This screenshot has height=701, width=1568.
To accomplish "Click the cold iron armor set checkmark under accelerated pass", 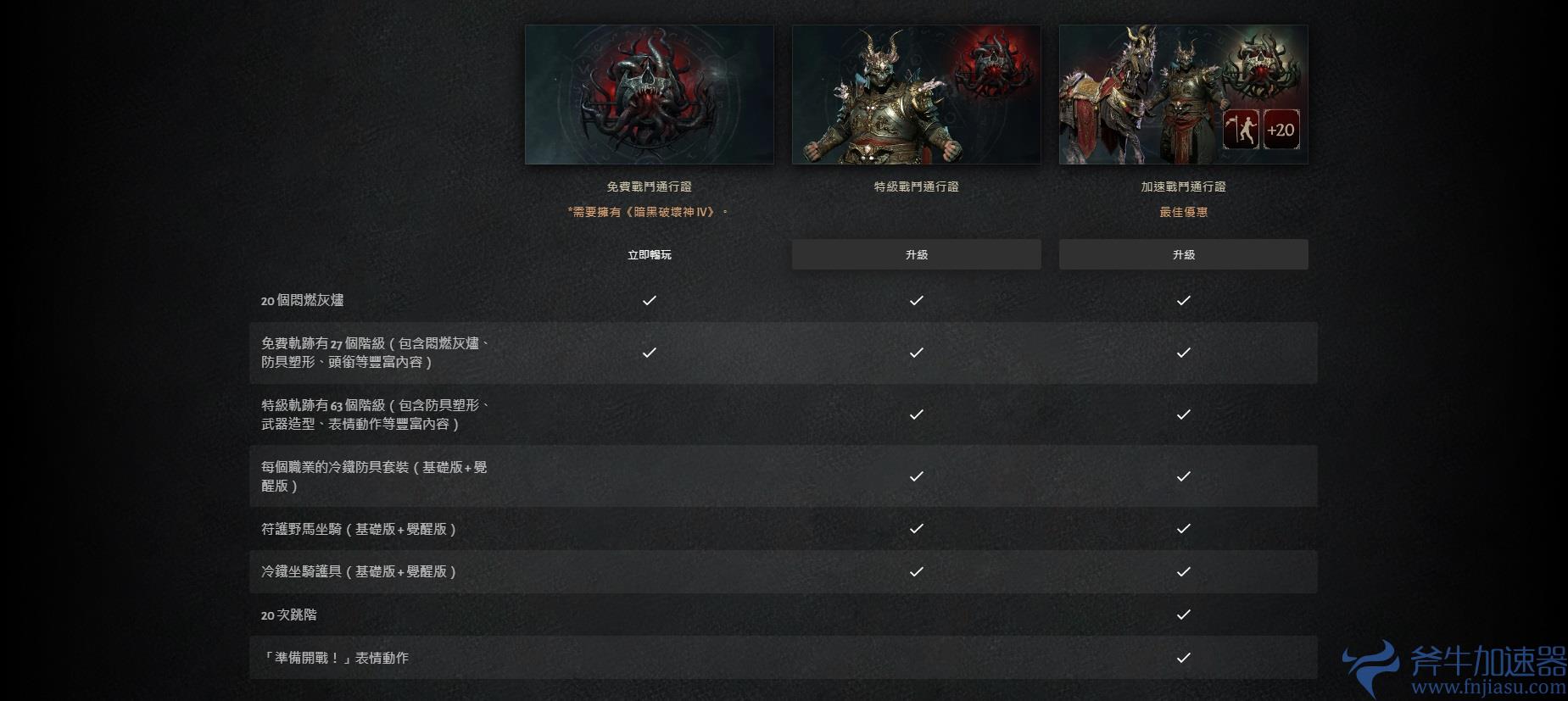I will coord(1183,476).
